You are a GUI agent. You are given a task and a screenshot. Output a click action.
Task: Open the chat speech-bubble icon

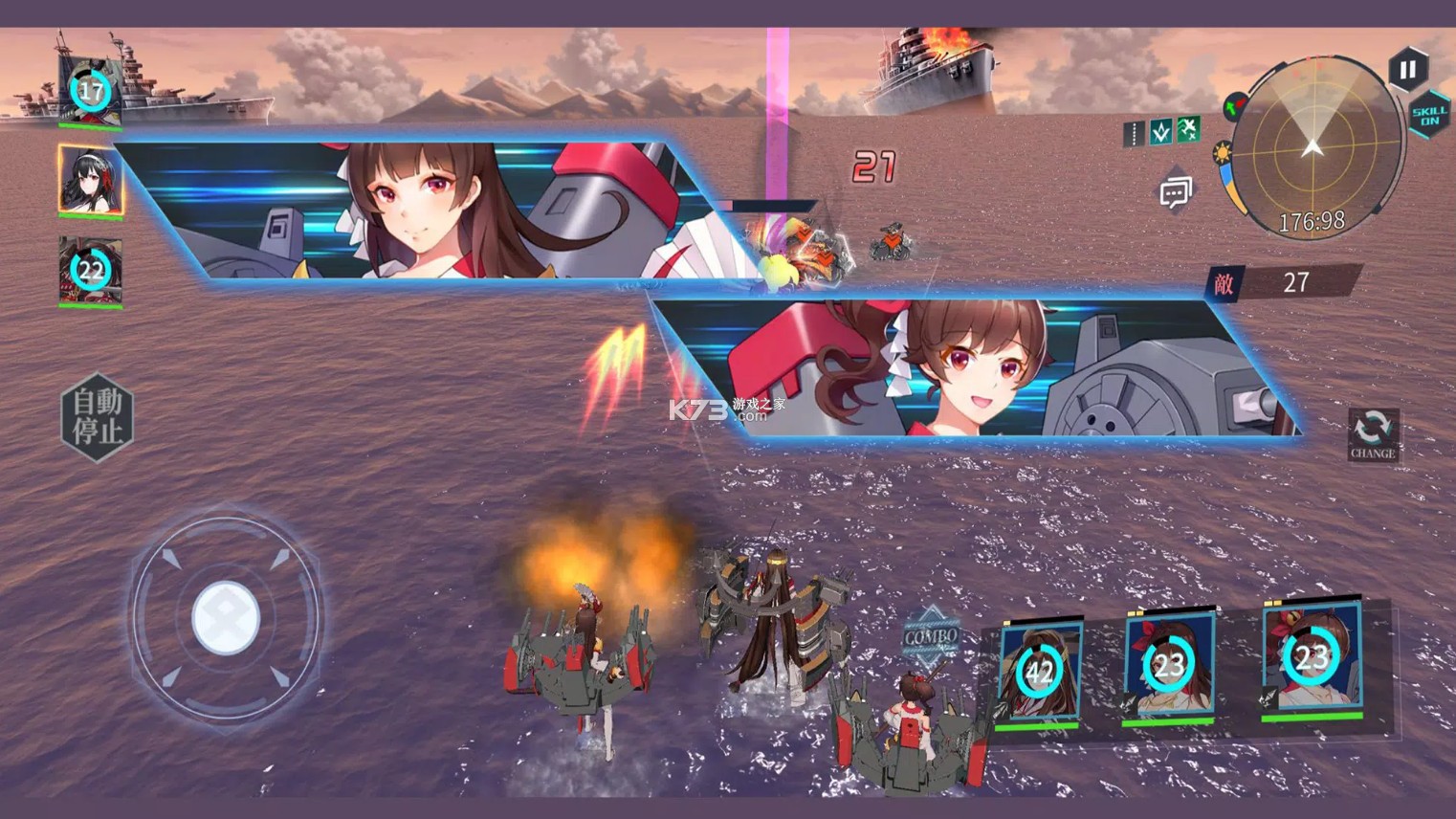pyautogui.click(x=1175, y=193)
